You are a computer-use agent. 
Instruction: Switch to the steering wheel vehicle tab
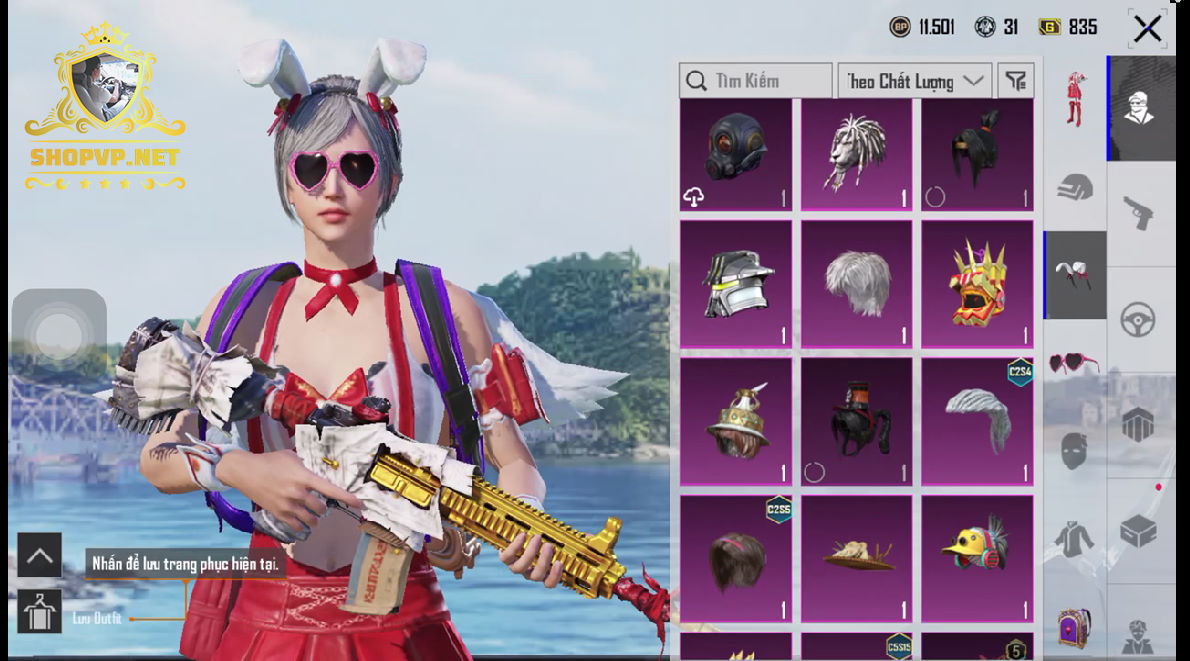(1140, 320)
